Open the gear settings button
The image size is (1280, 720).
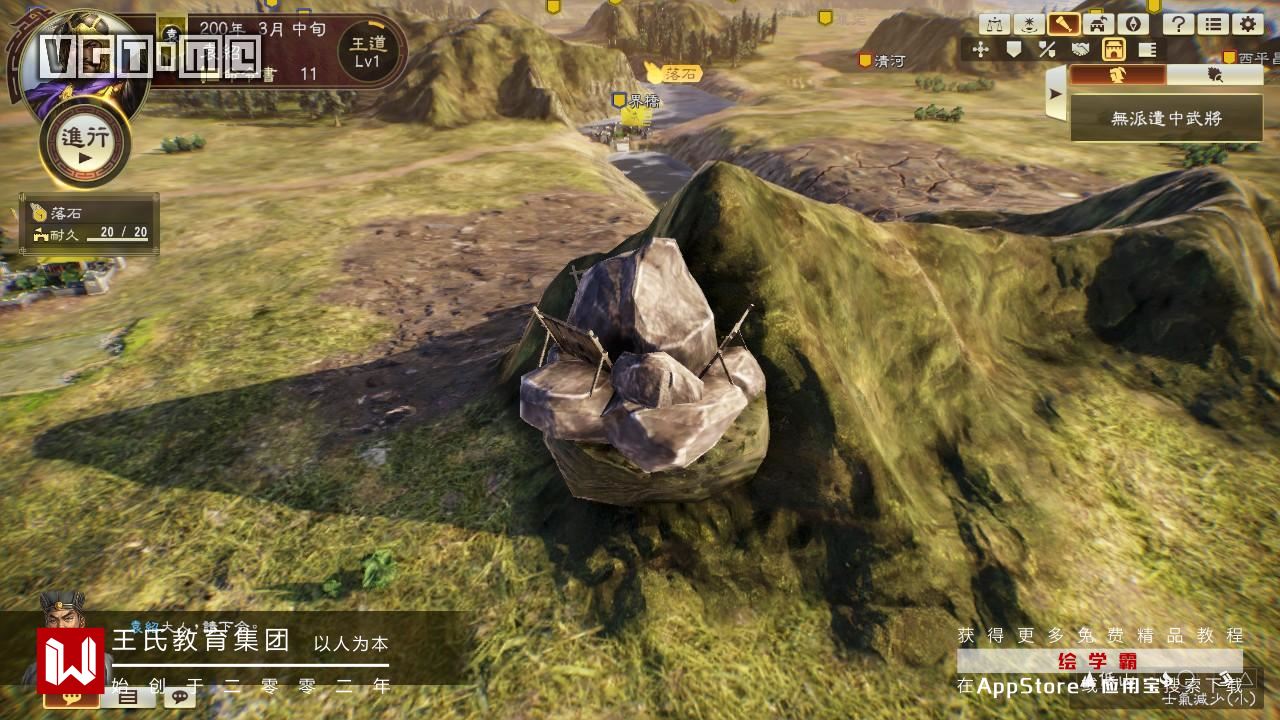pos(1246,25)
